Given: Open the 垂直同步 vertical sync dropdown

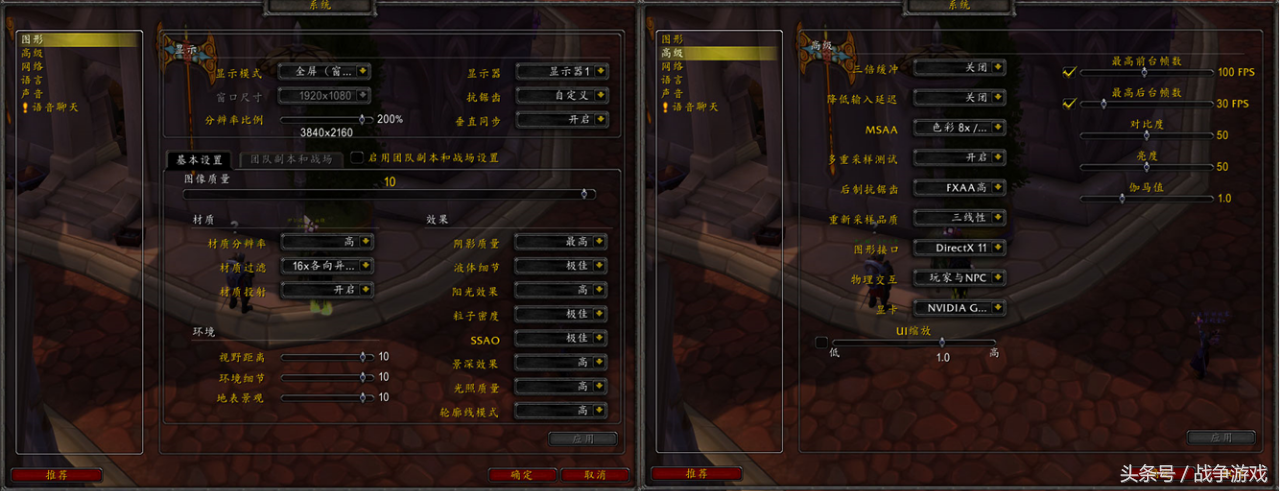Looking at the screenshot, I should coord(561,119).
